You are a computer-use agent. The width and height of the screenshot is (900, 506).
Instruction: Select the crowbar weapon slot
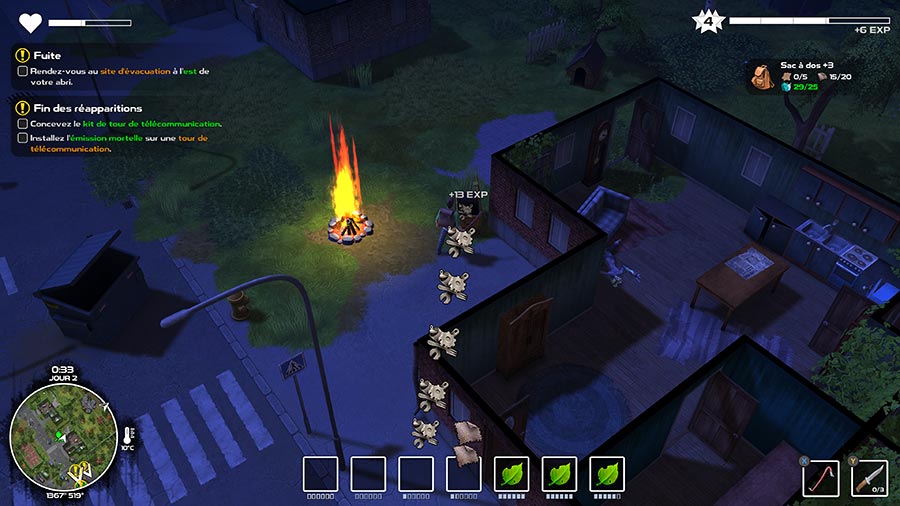(x=821, y=477)
